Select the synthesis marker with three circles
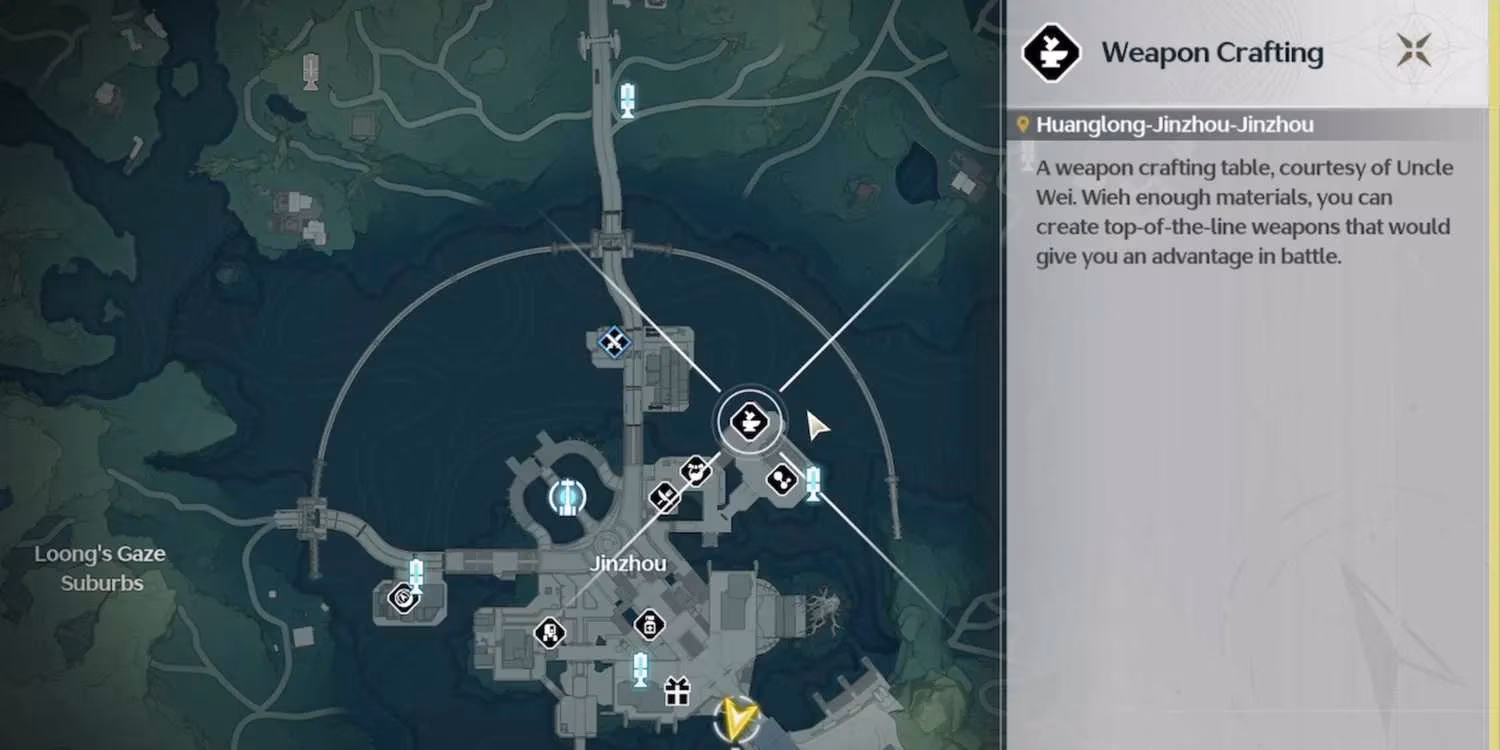This screenshot has width=1500, height=750. point(780,478)
